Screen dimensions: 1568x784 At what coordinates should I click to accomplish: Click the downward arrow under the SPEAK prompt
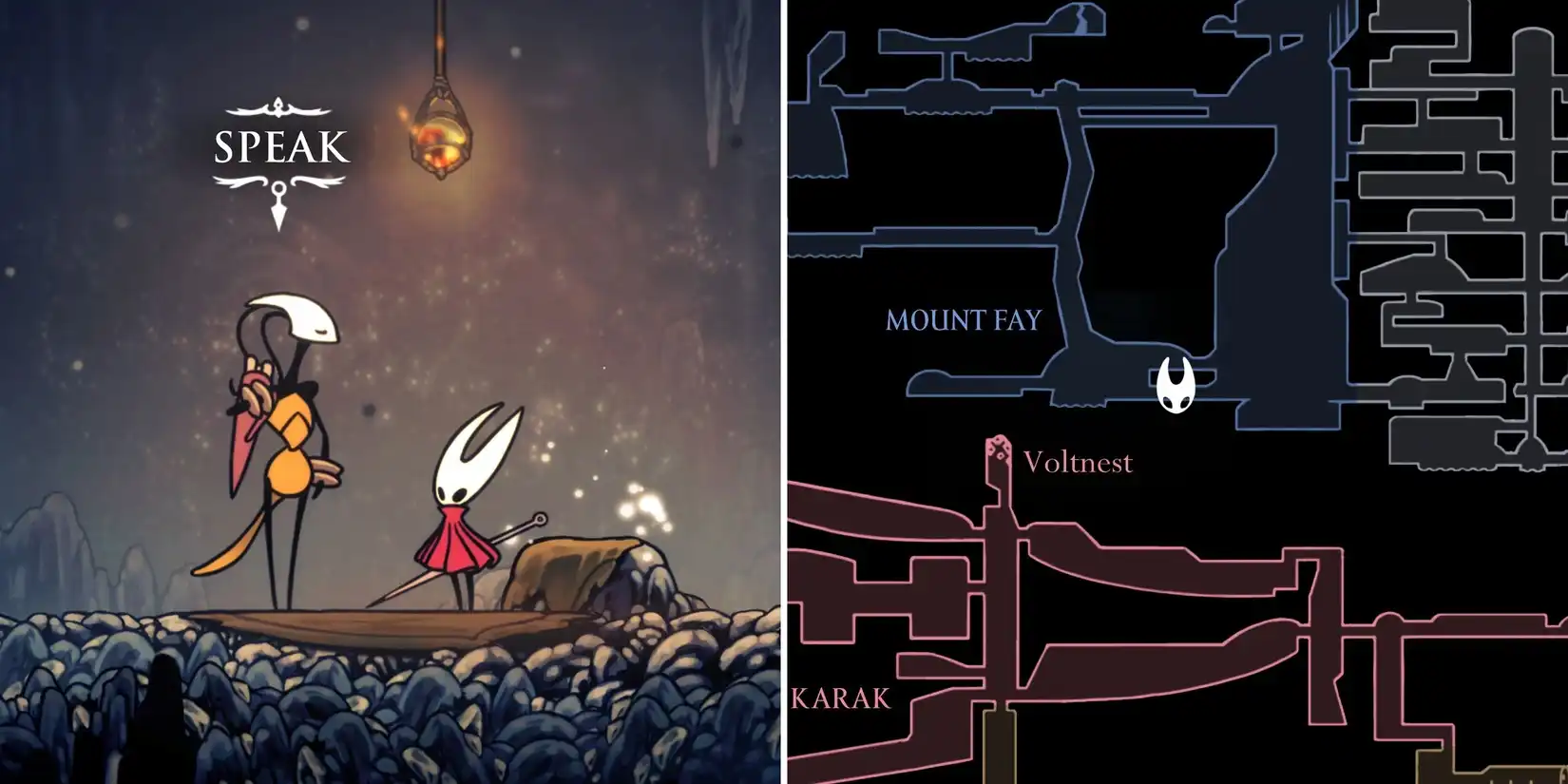coord(277,211)
